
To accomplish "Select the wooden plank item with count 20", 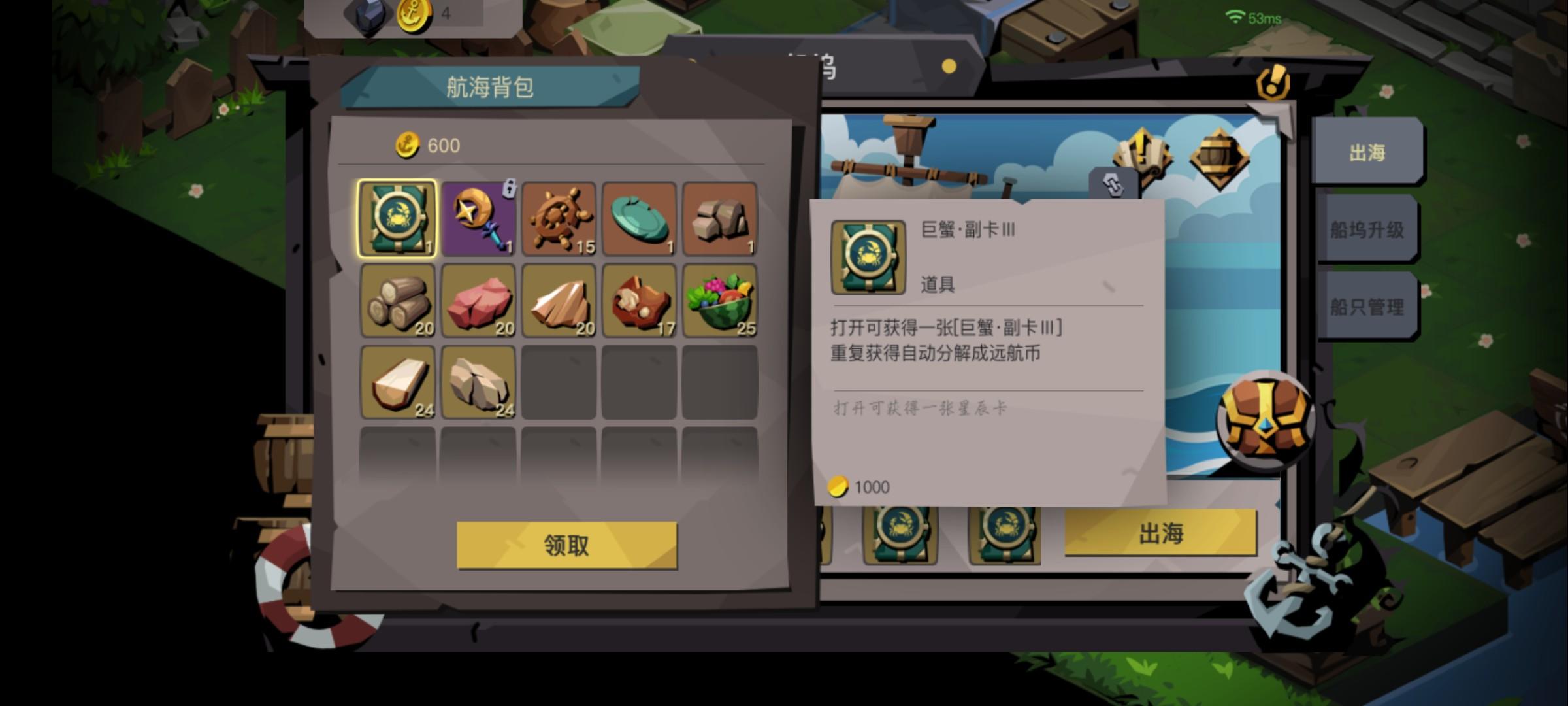I will pyautogui.click(x=559, y=300).
